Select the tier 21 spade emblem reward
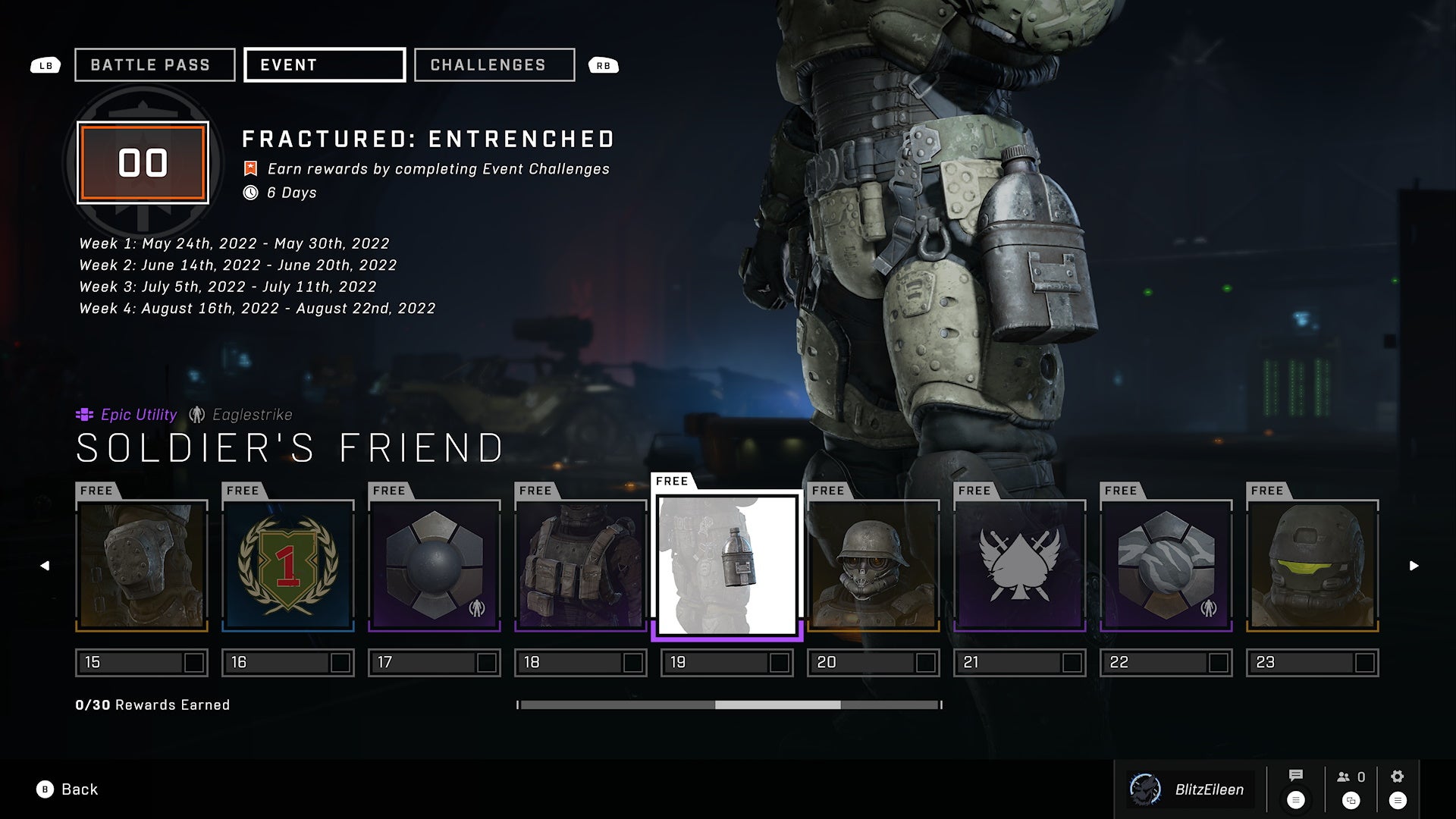The image size is (1456, 819). (1020, 566)
